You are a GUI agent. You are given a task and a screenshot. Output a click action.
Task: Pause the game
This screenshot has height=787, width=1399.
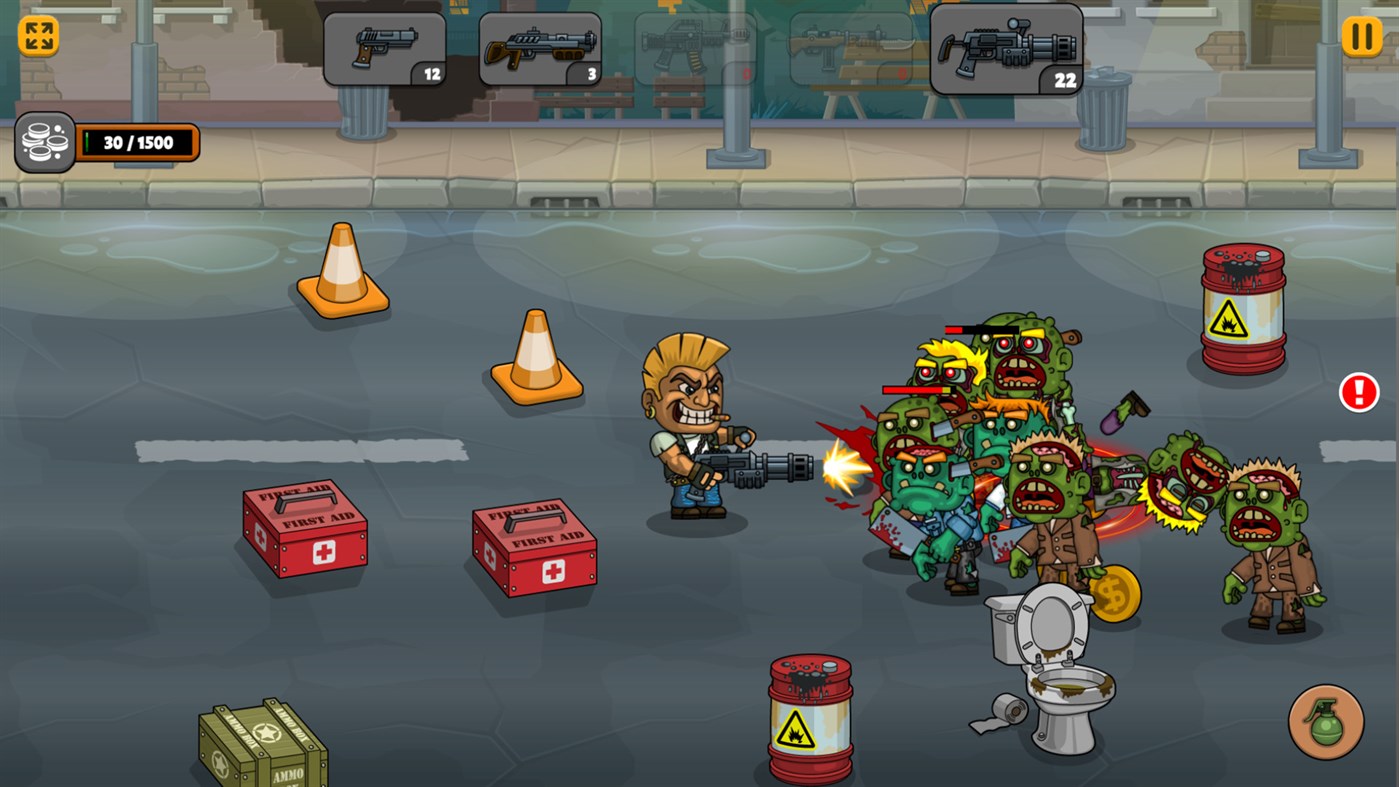[x=1360, y=37]
